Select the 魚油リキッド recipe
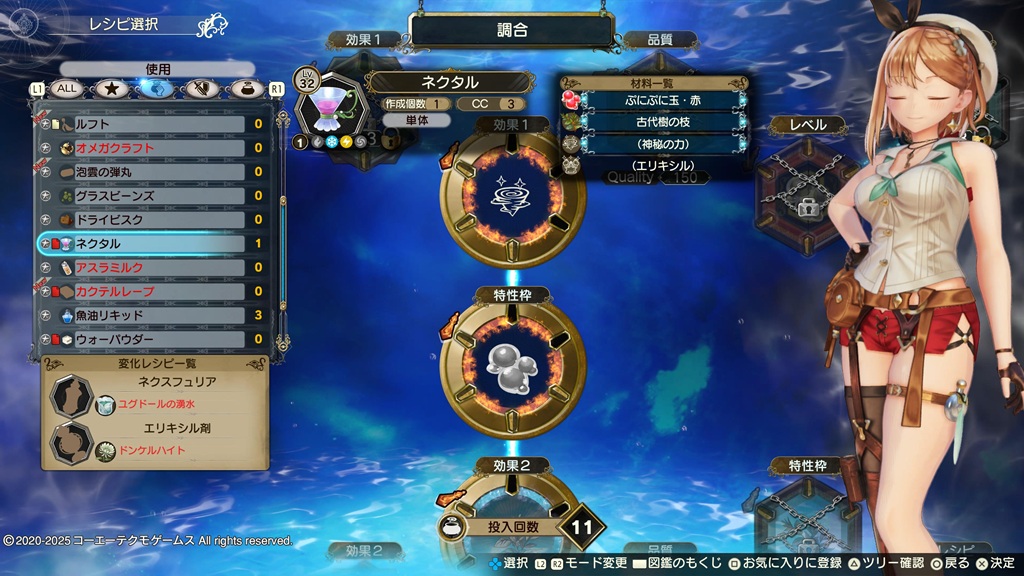The image size is (1024, 576). point(150,316)
